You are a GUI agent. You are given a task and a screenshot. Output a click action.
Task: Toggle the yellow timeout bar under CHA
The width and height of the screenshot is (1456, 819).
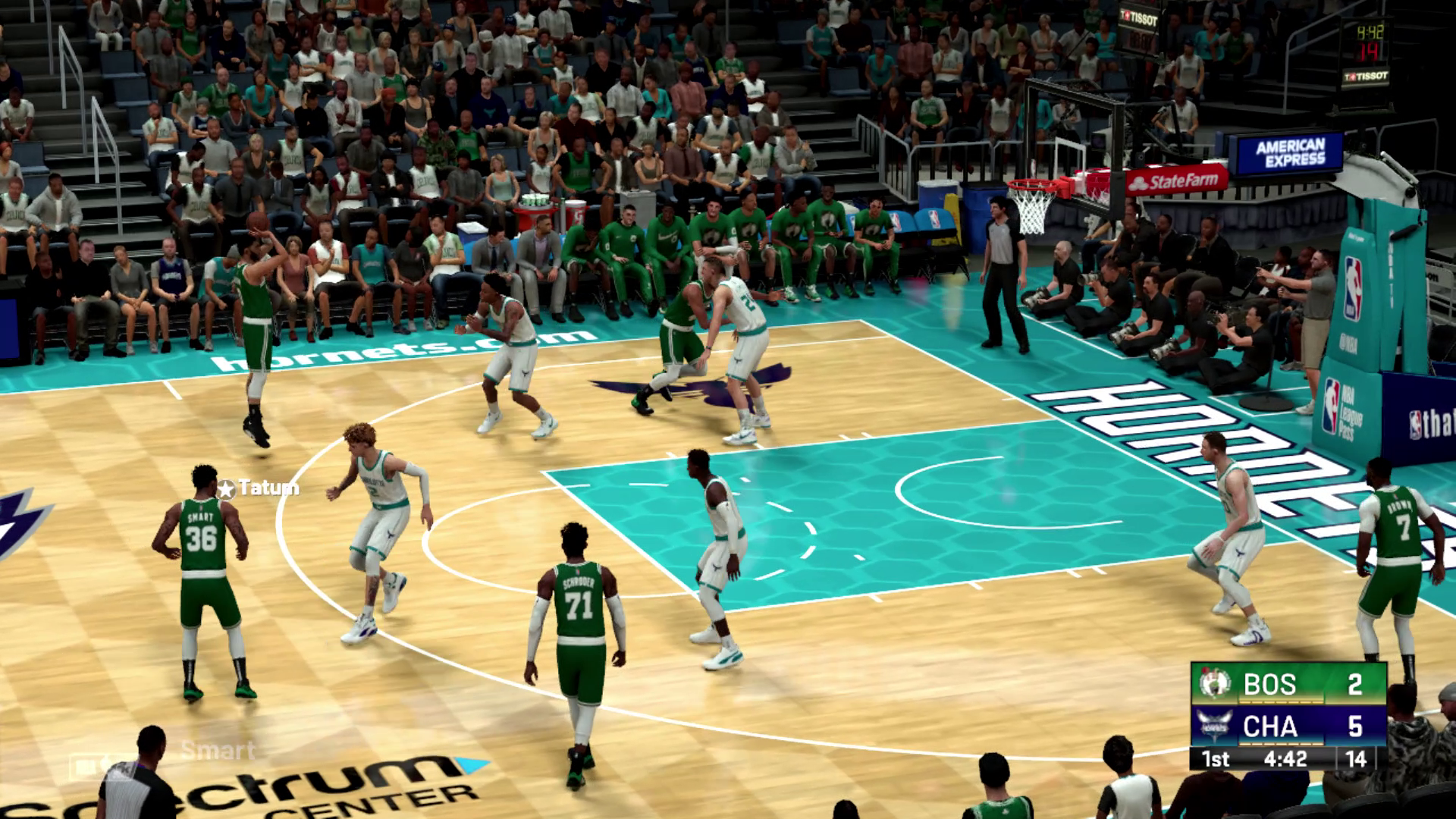(1281, 744)
